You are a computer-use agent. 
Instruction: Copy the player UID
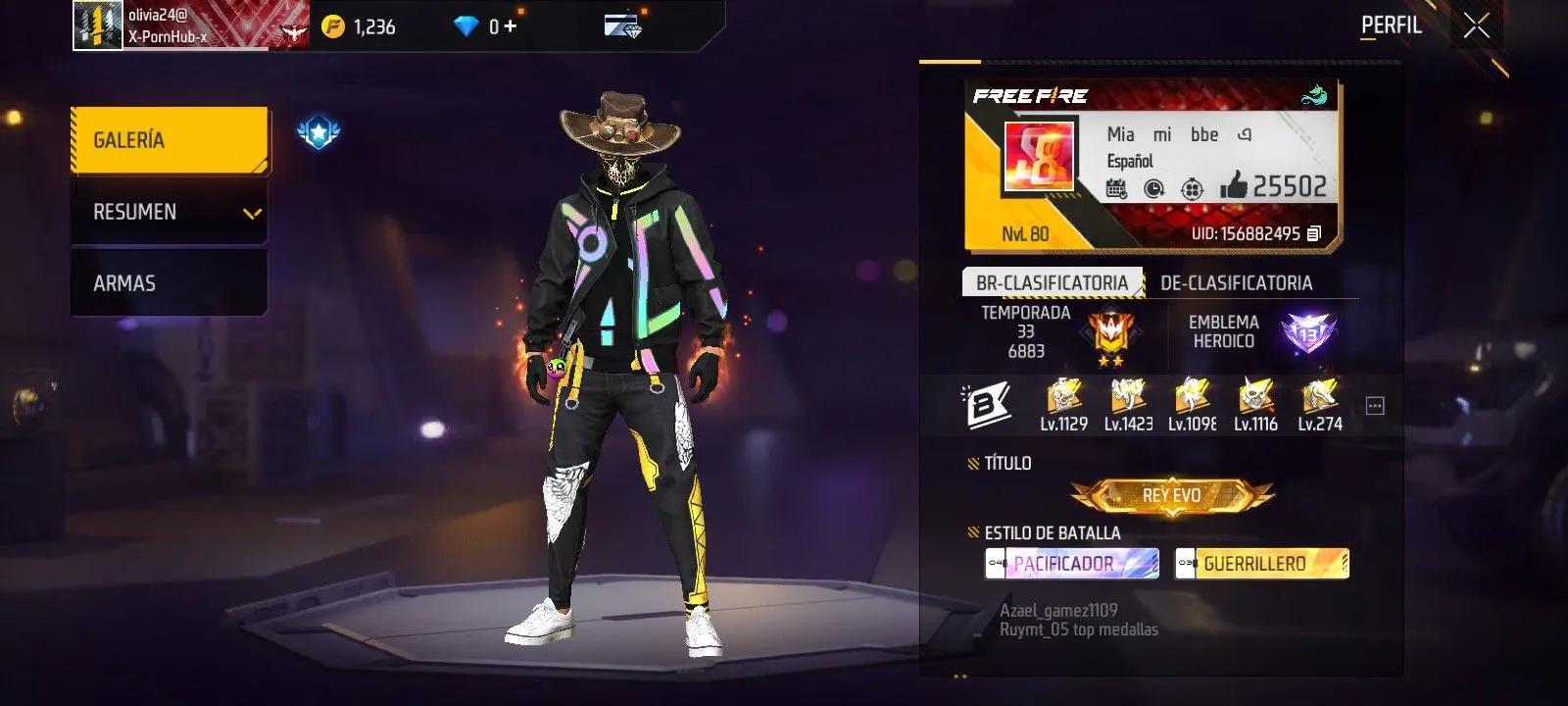click(1314, 233)
